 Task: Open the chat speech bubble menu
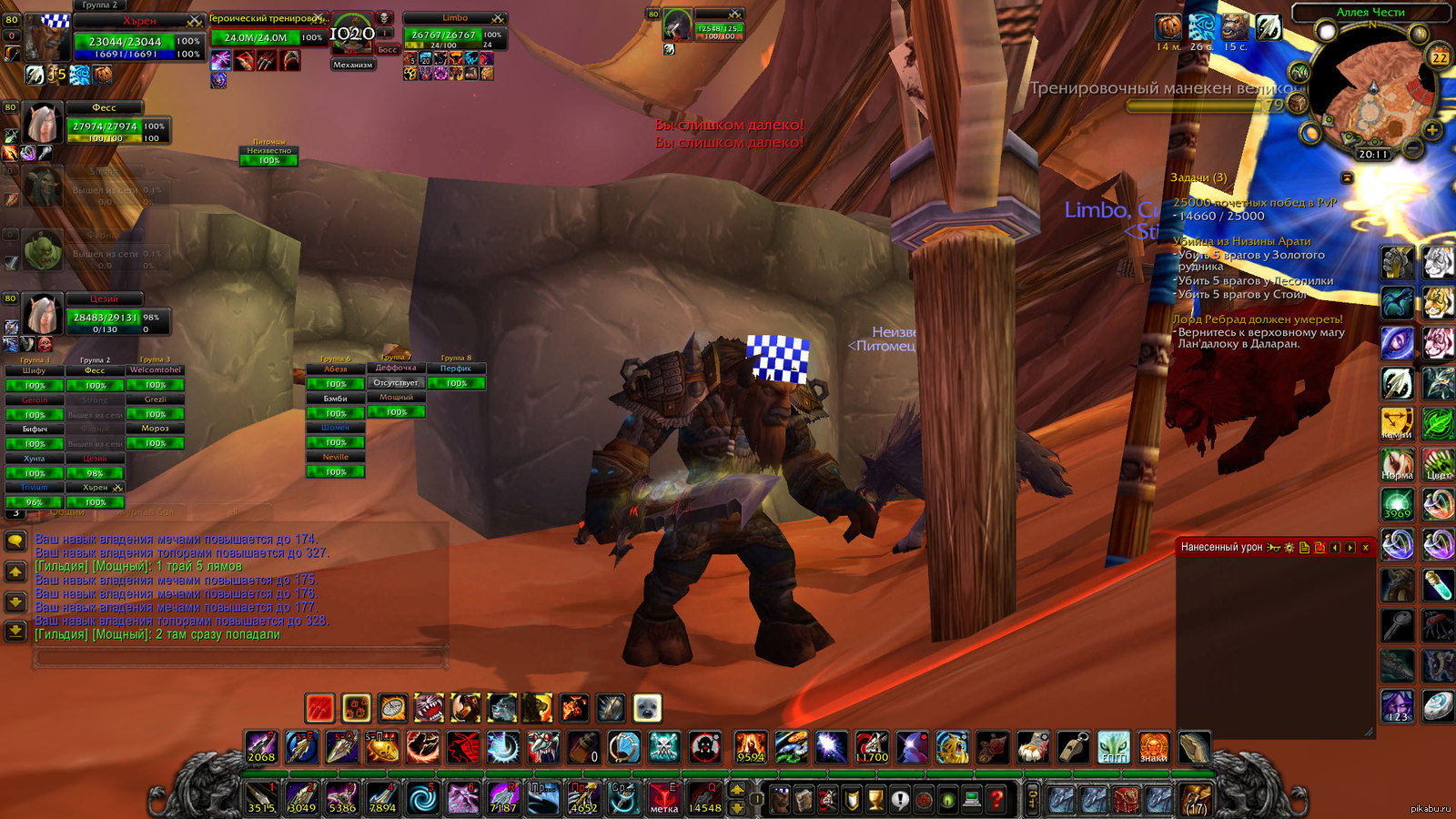pyautogui.click(x=15, y=541)
